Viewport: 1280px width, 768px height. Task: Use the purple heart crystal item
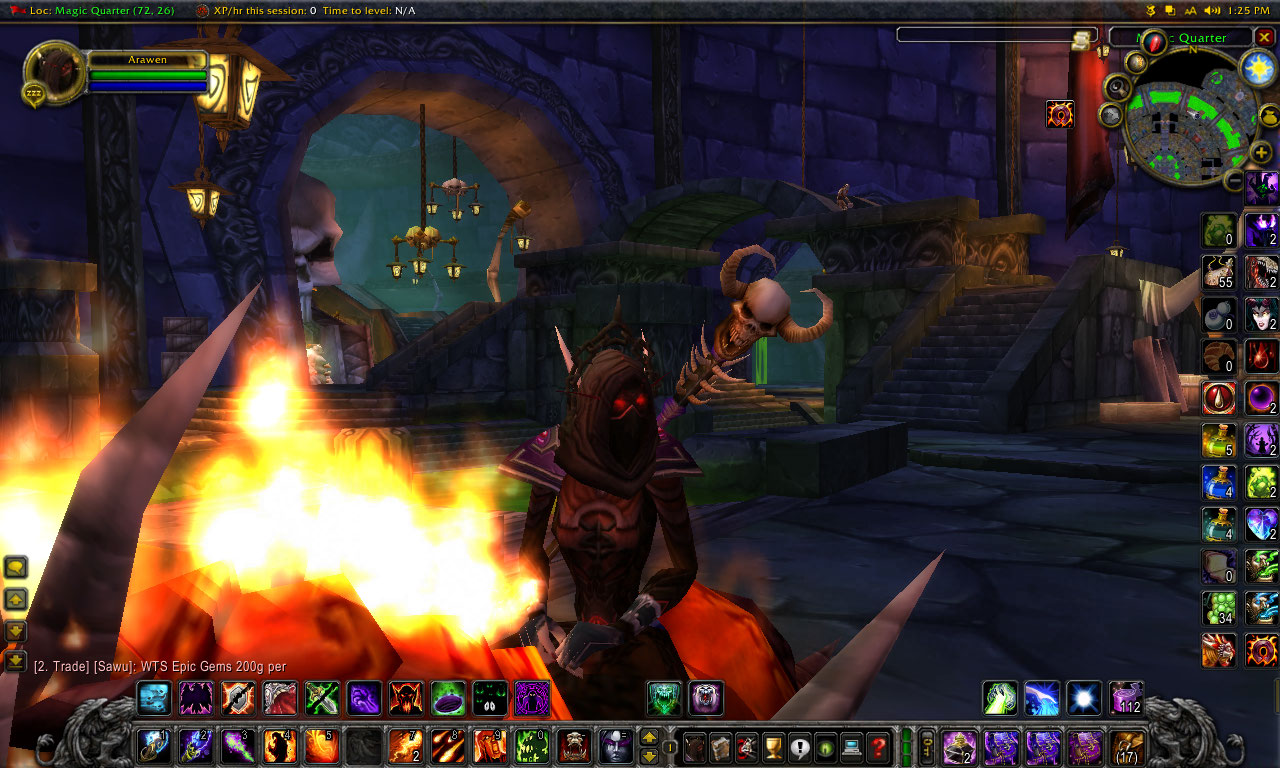(x=1261, y=524)
